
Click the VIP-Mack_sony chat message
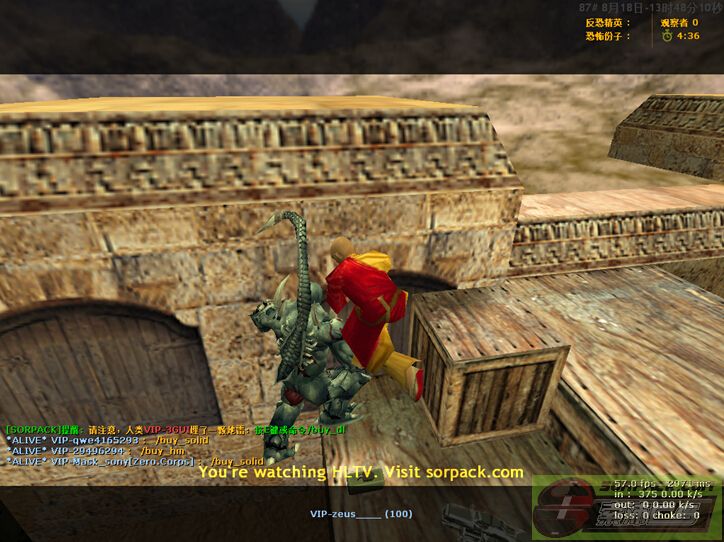point(135,461)
